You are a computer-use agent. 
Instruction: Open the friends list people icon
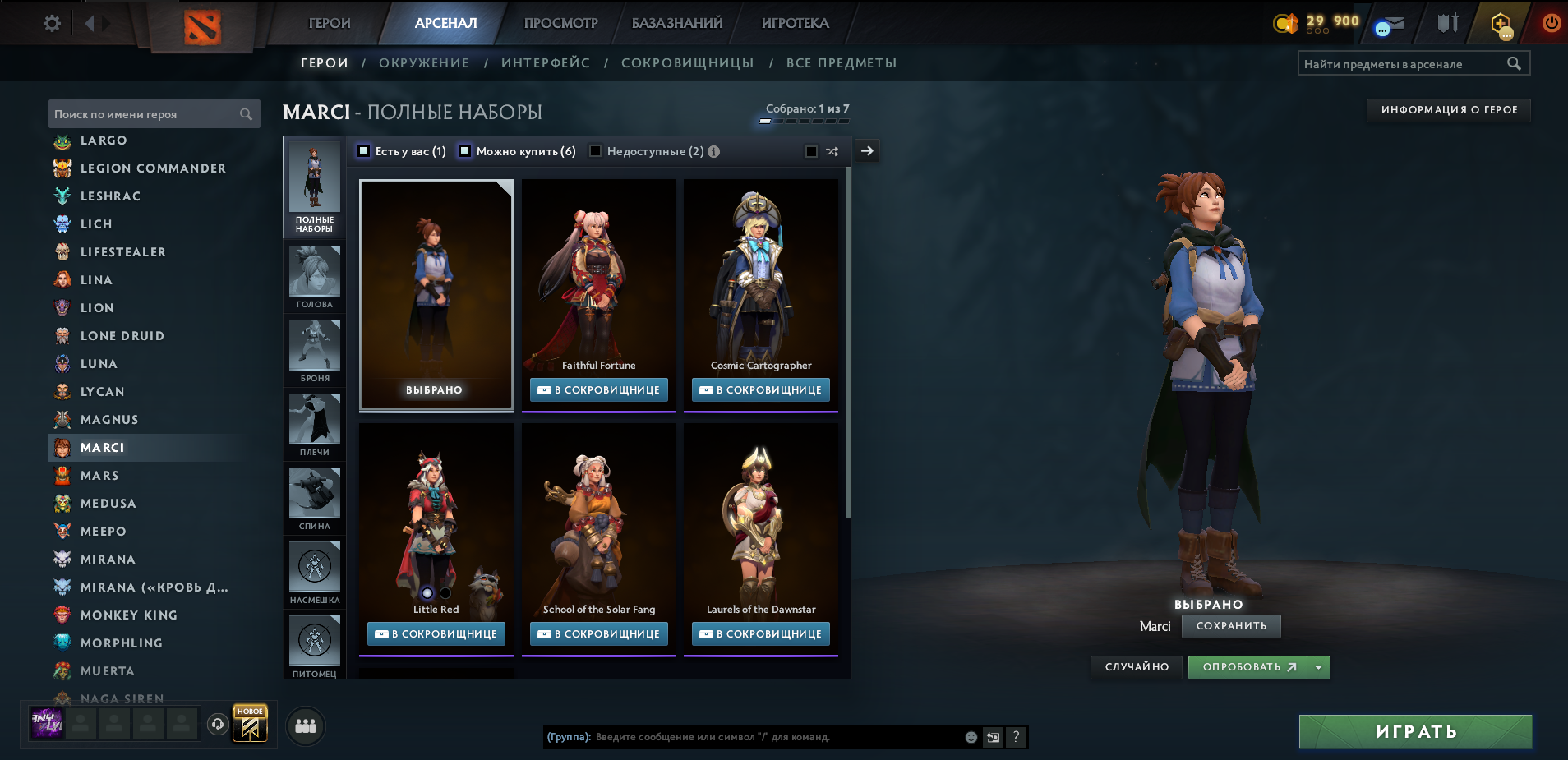coord(305,726)
